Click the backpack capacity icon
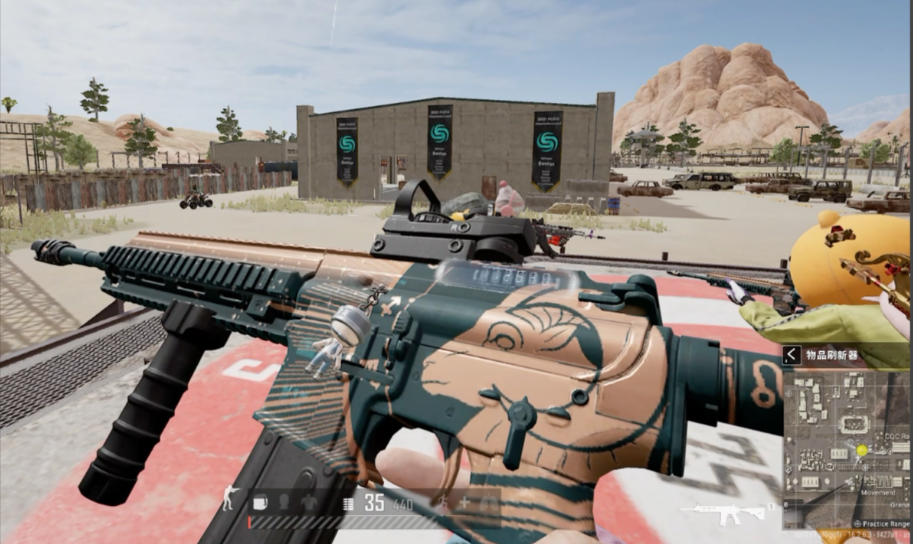Viewport: 913px width, 544px height. click(260, 502)
